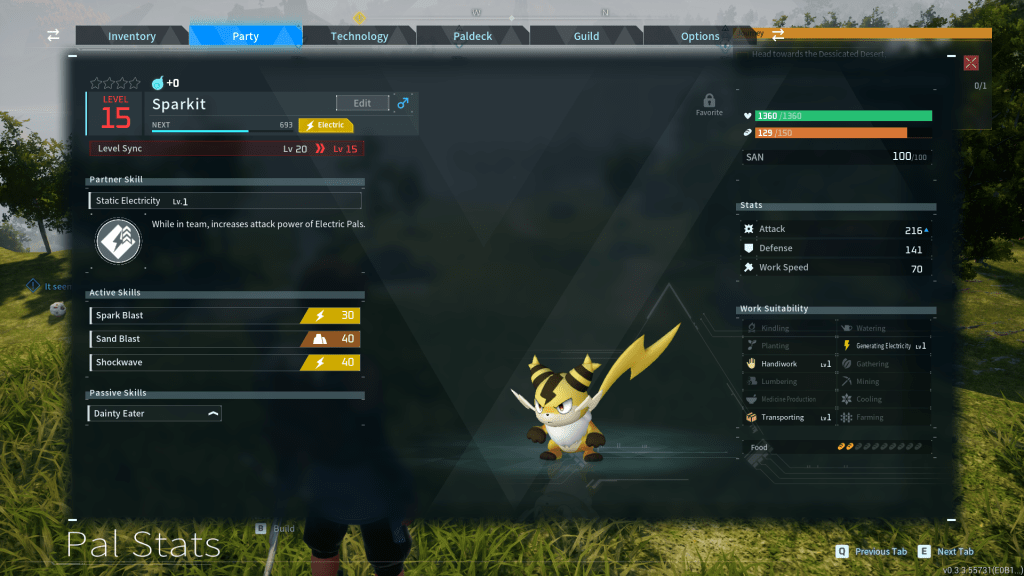The height and width of the screenshot is (576, 1024).
Task: Show the Paldeck tab
Action: tap(473, 36)
